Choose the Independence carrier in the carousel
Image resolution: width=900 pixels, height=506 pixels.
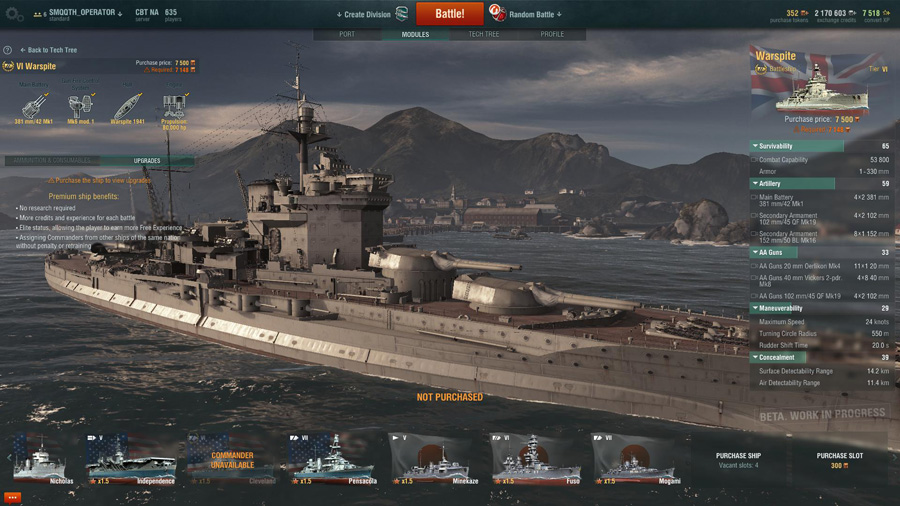pos(130,459)
